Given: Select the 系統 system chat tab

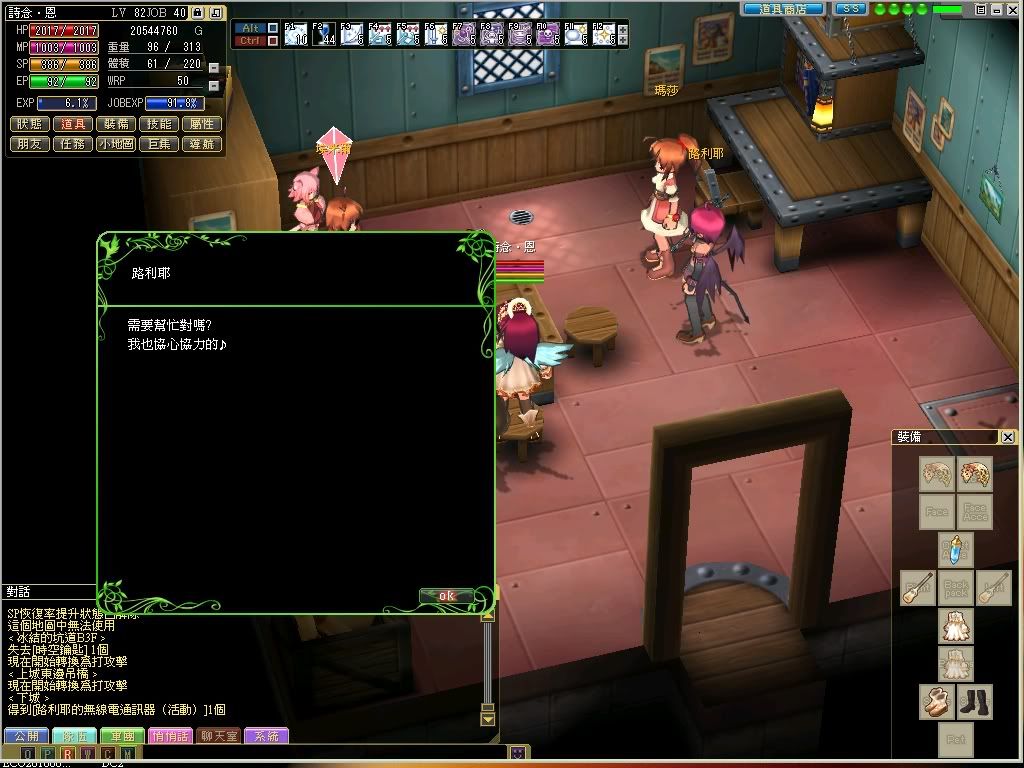Looking at the screenshot, I should point(266,736).
